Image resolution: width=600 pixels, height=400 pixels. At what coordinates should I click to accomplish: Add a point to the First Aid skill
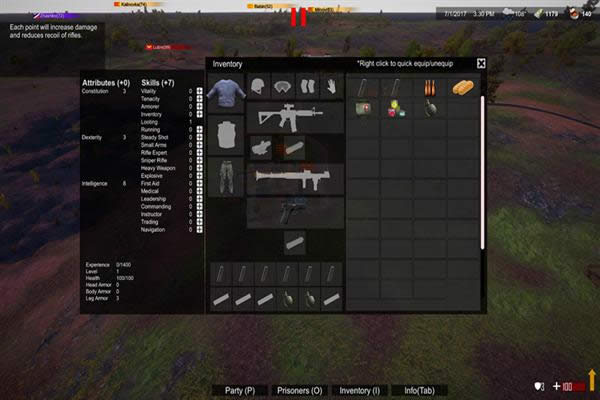pos(199,184)
